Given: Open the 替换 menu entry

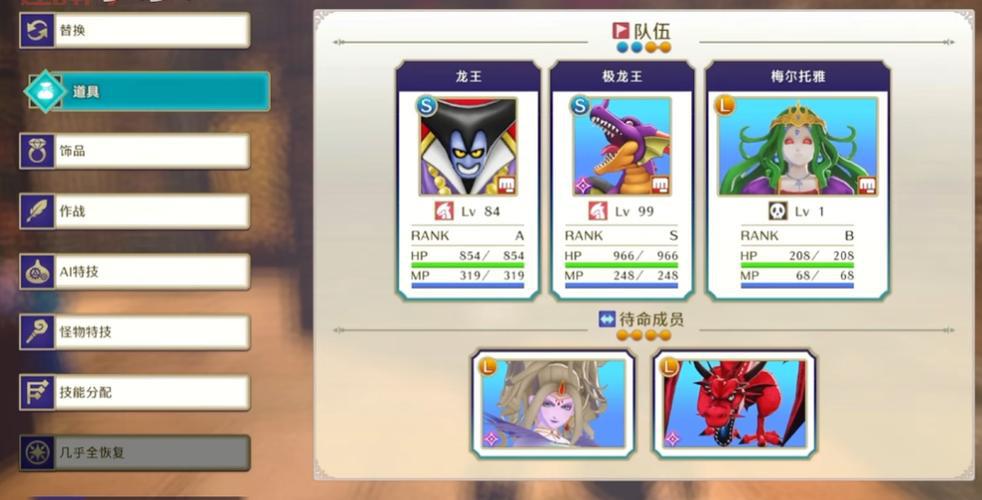Looking at the screenshot, I should pos(135,30).
